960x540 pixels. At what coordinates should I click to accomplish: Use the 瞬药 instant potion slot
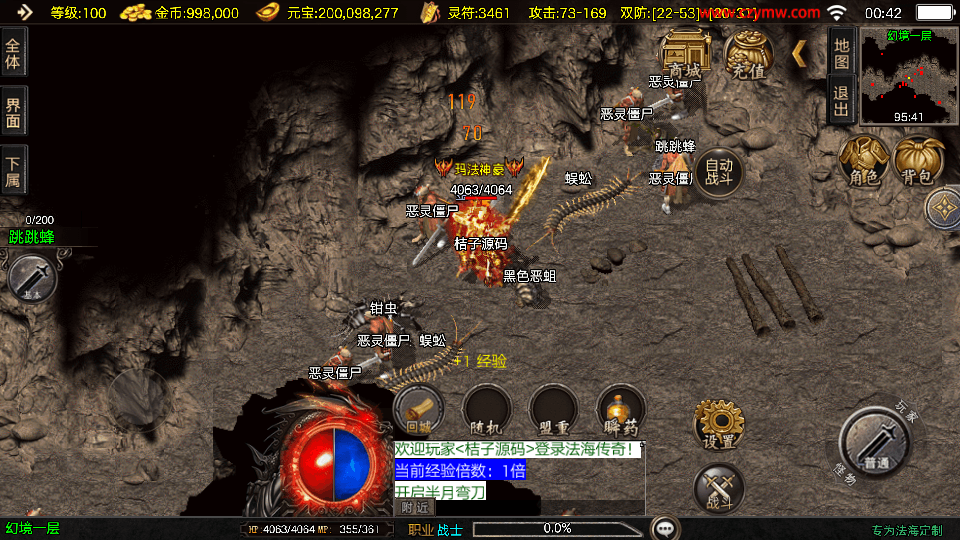point(620,410)
